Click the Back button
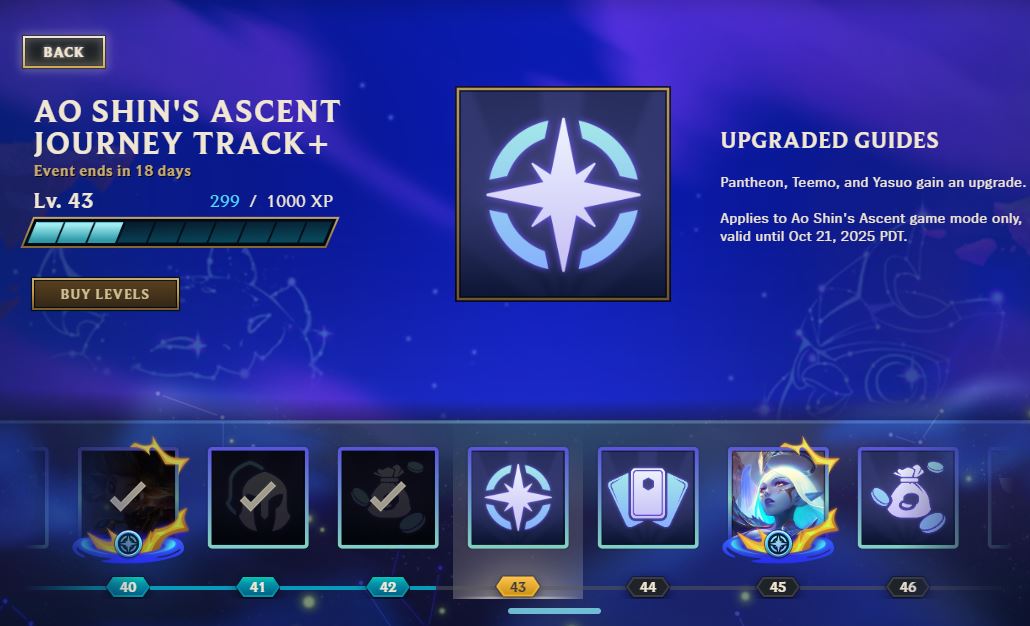 click(x=64, y=52)
